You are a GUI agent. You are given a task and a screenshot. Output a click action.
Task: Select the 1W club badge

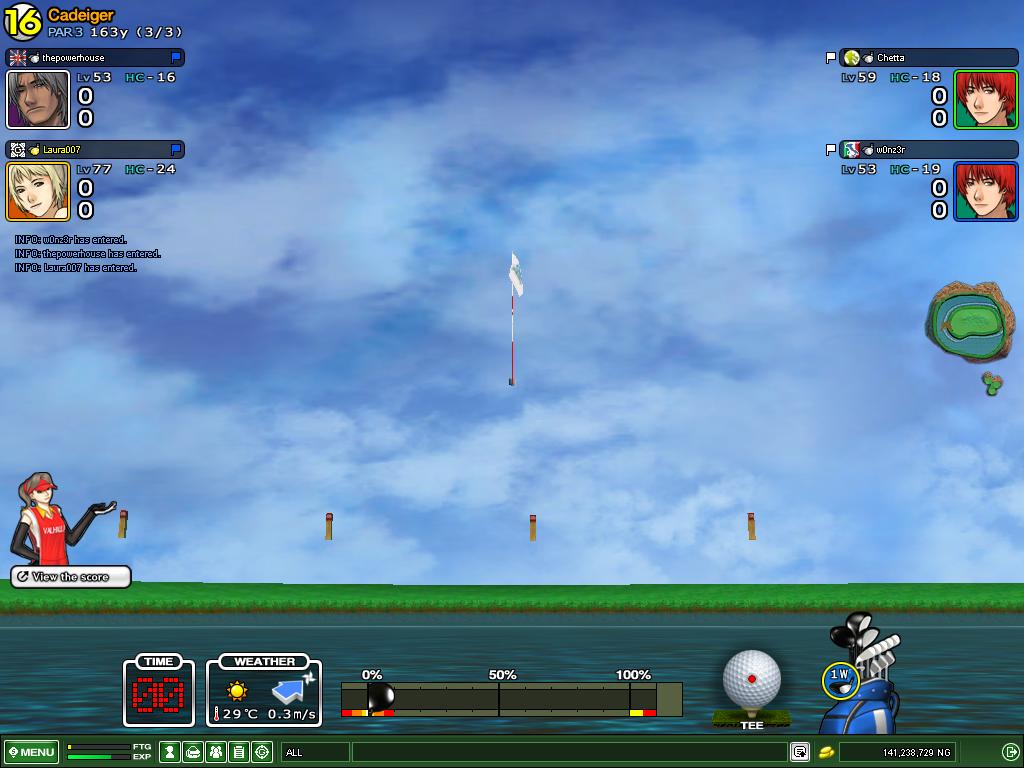pos(839,680)
